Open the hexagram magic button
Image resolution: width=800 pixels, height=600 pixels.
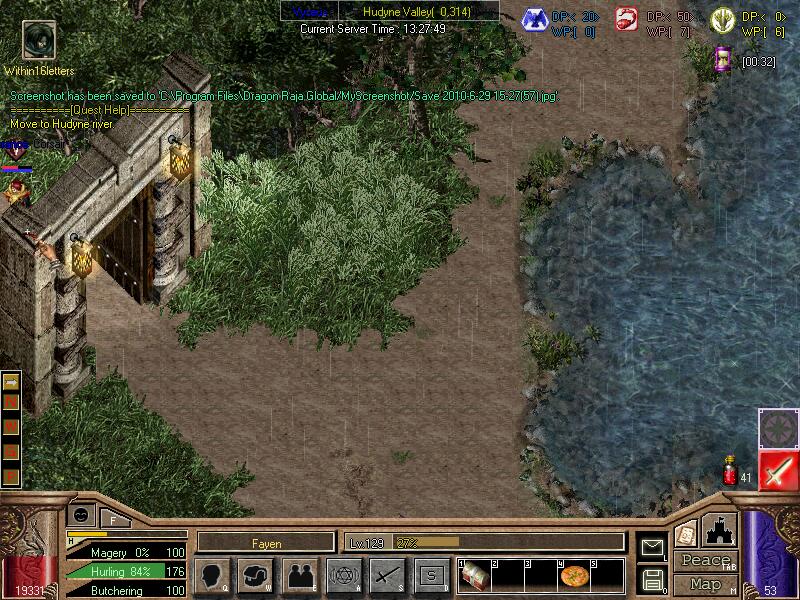pyautogui.click(x=344, y=576)
